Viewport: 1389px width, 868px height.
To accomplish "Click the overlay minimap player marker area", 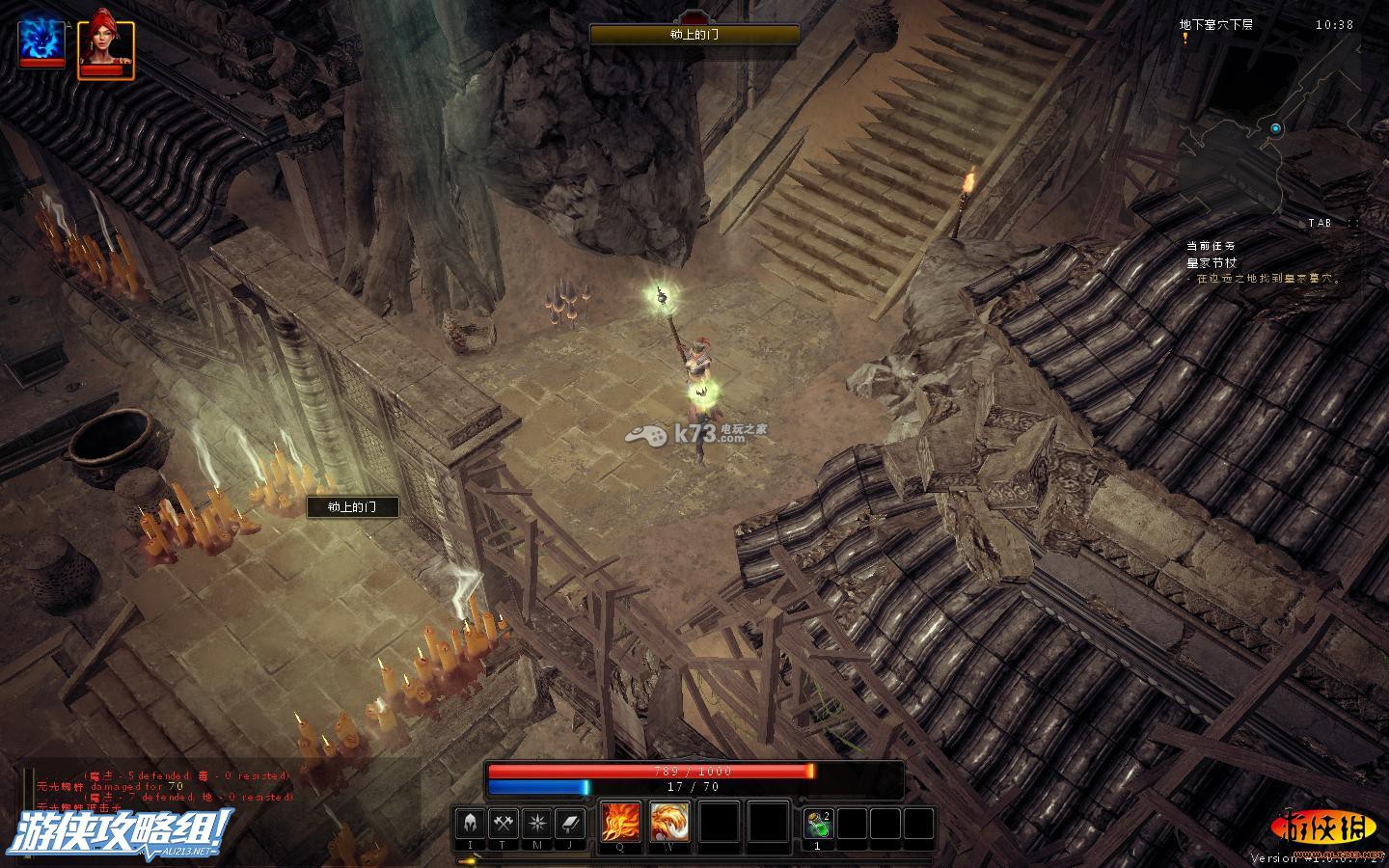I will point(1275,128).
